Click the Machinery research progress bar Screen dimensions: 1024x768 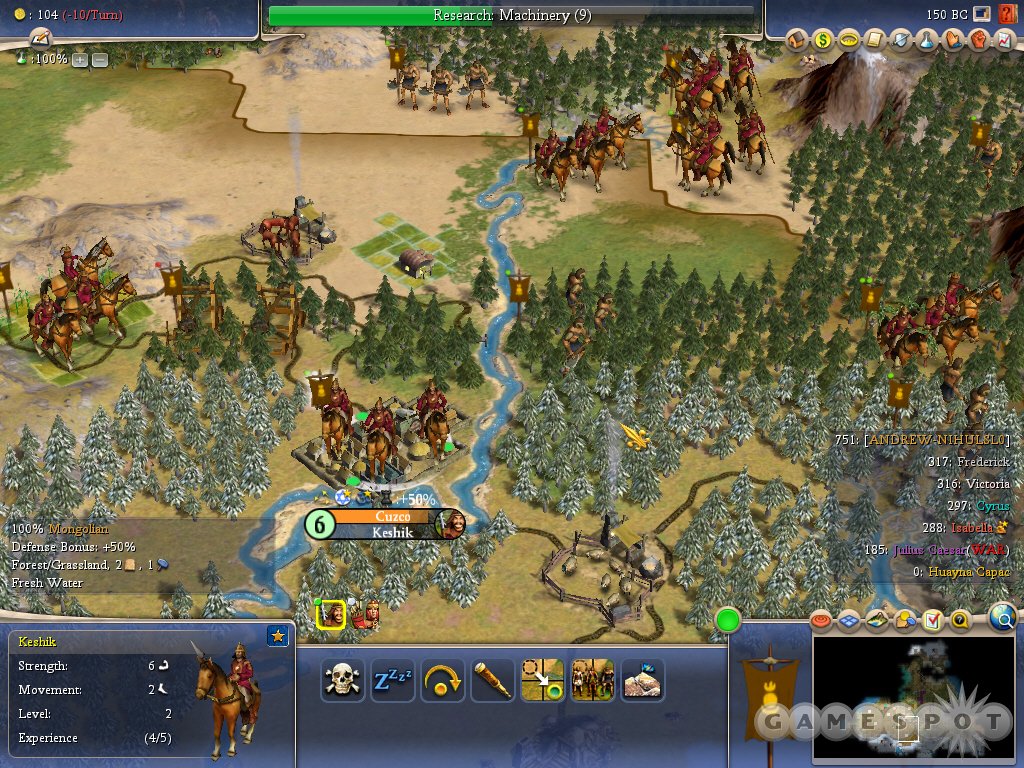(x=511, y=15)
